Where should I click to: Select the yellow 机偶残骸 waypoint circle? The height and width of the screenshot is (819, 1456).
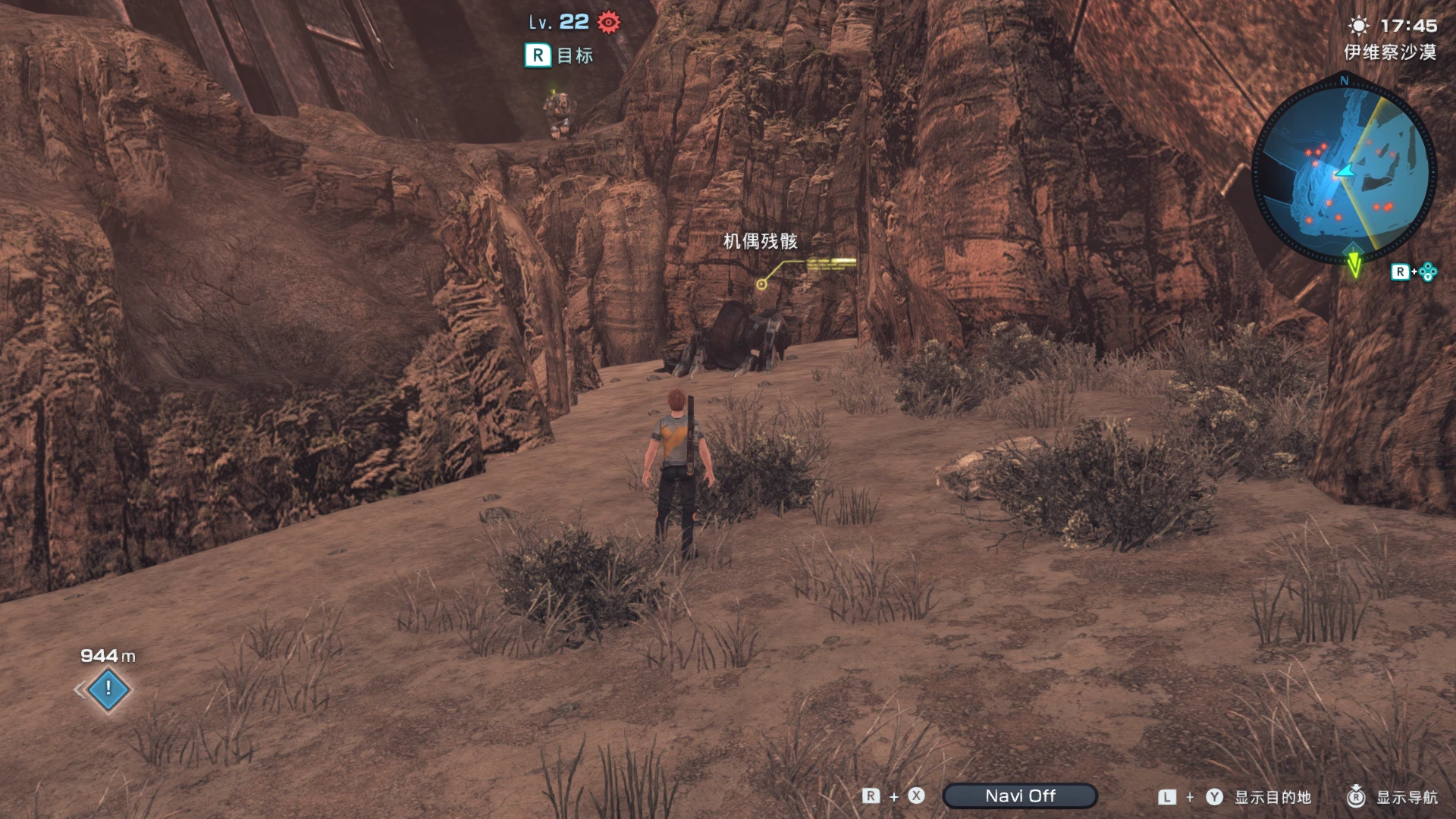760,284
